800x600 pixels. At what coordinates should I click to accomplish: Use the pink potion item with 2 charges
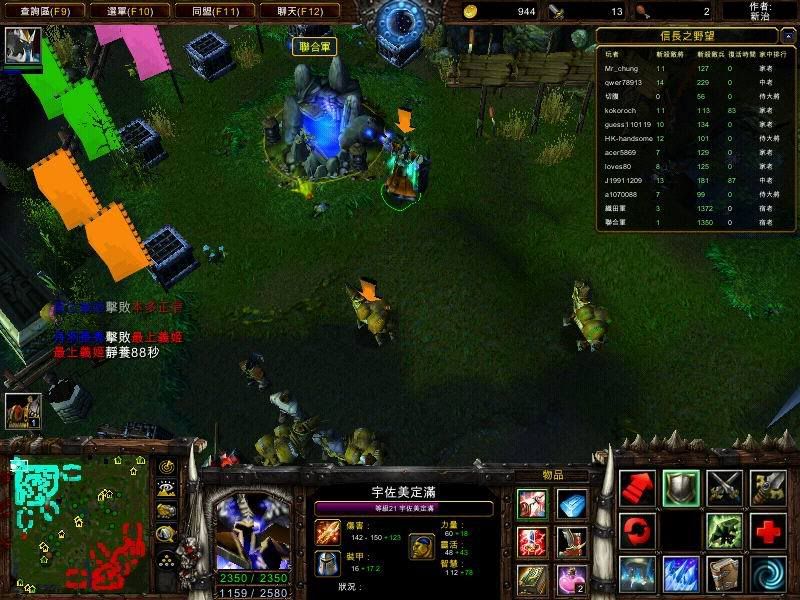[x=573, y=577]
